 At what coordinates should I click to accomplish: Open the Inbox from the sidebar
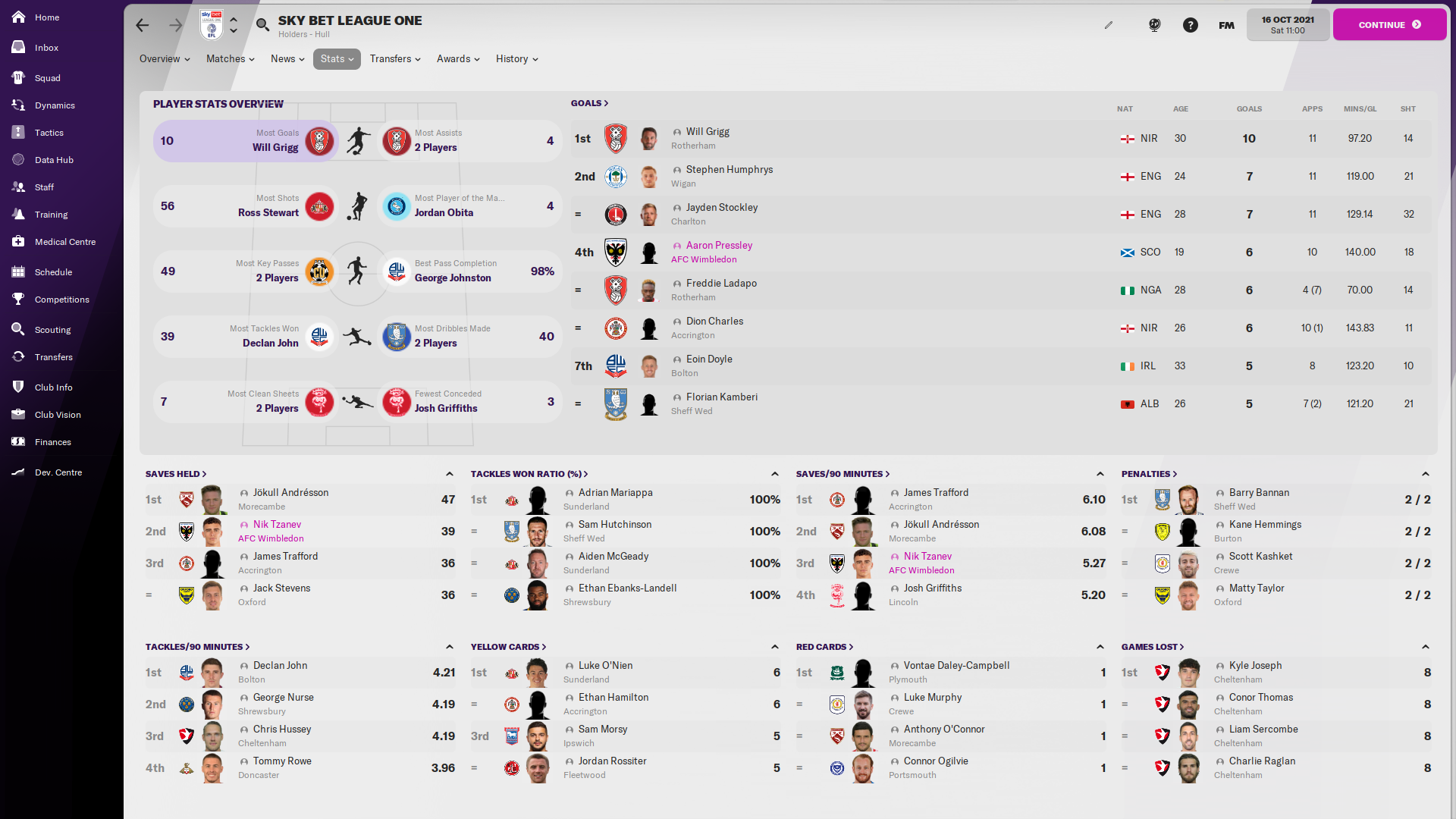click(45, 47)
